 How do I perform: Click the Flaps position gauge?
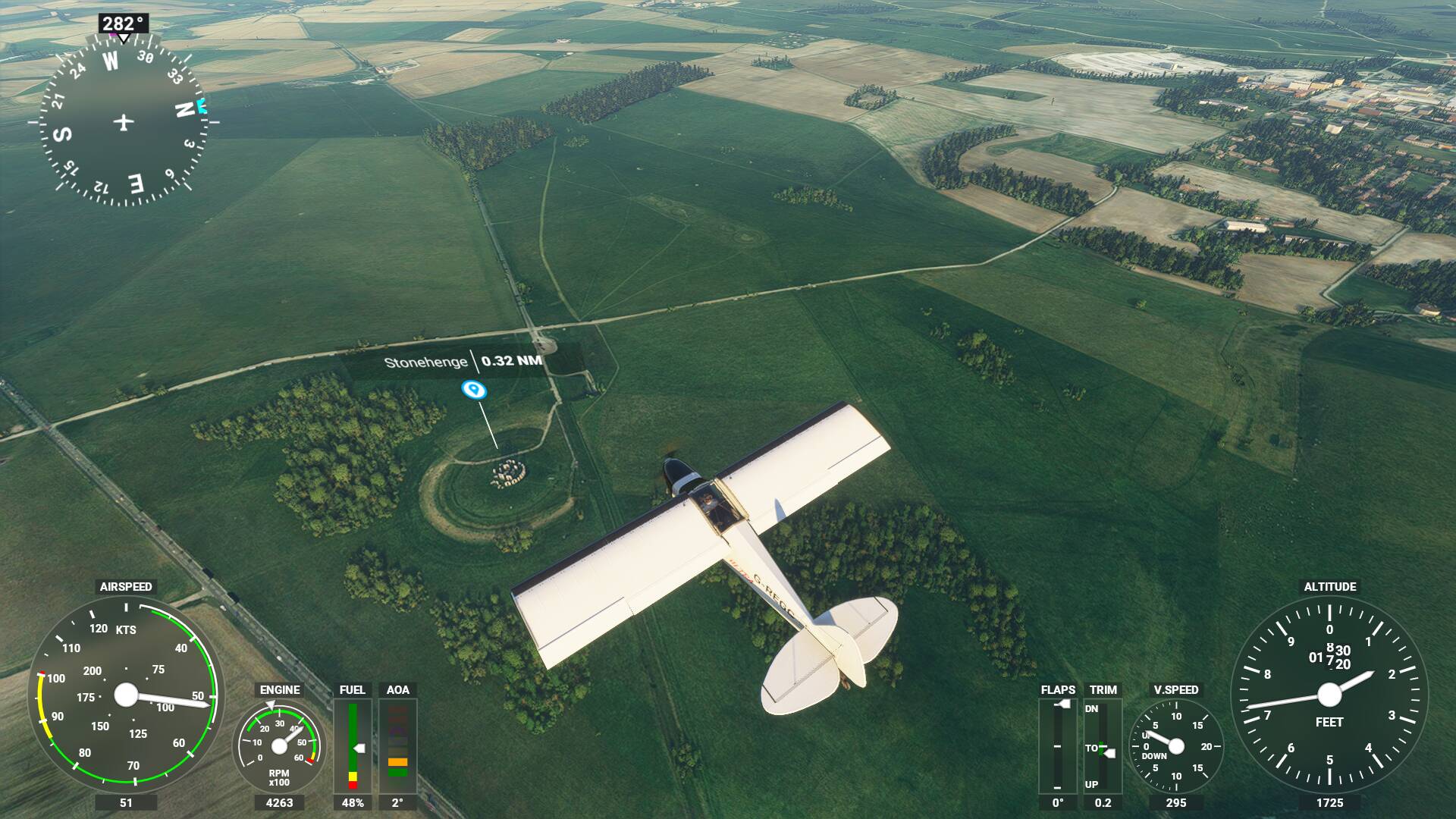1057,745
